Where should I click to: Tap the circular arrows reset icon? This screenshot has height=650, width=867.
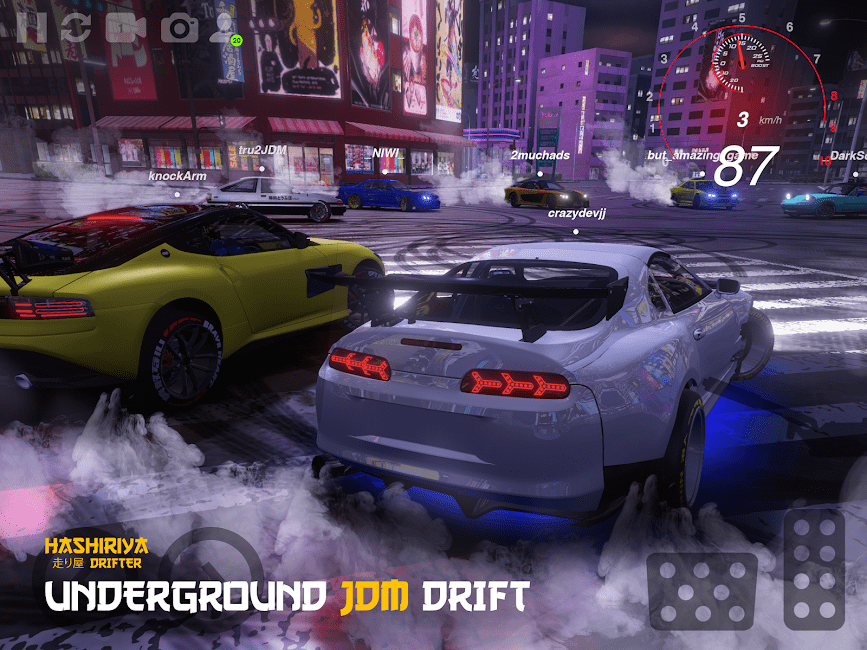[76, 27]
